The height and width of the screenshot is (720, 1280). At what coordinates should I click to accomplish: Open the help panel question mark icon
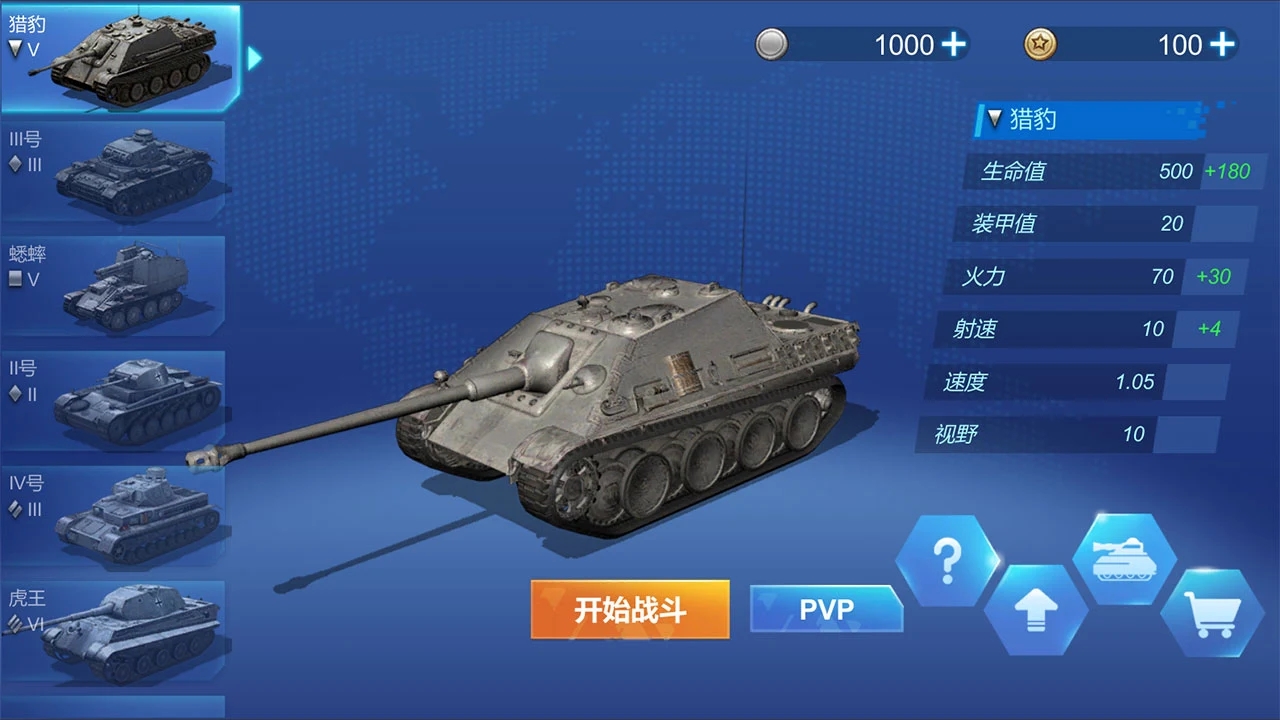click(x=947, y=557)
